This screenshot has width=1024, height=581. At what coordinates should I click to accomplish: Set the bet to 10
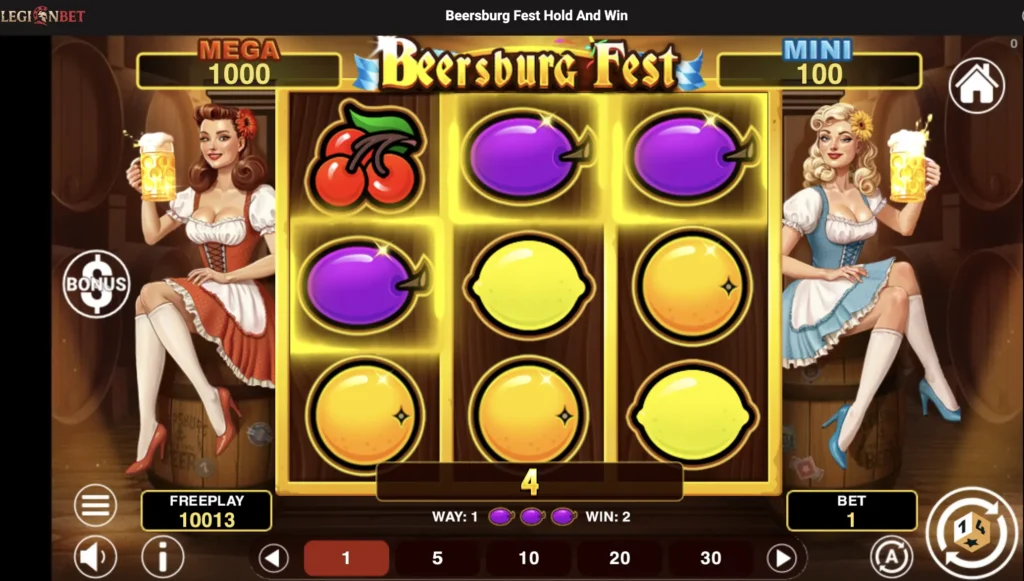[x=529, y=558]
